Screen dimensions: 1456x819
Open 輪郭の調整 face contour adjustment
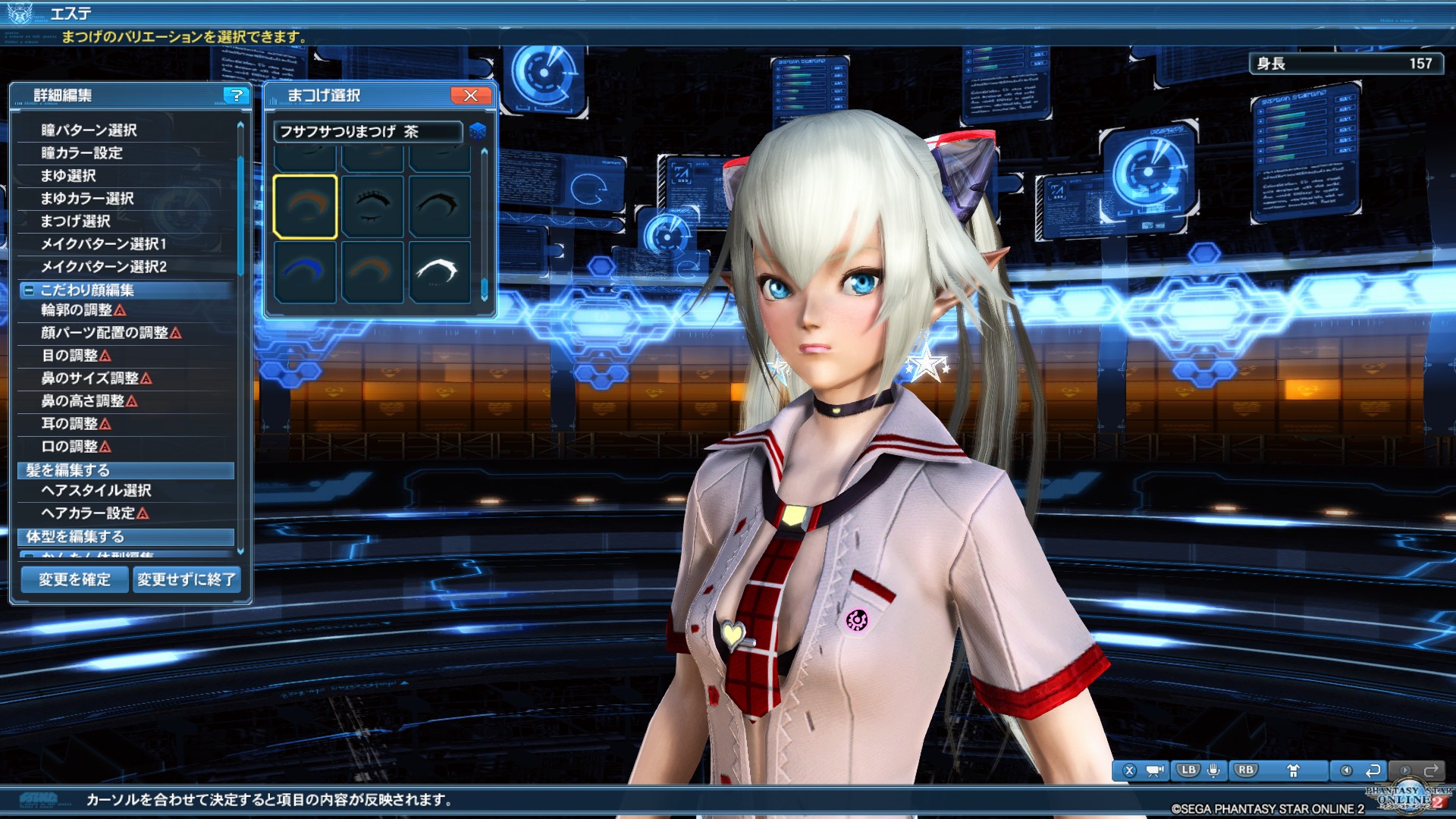click(77, 310)
